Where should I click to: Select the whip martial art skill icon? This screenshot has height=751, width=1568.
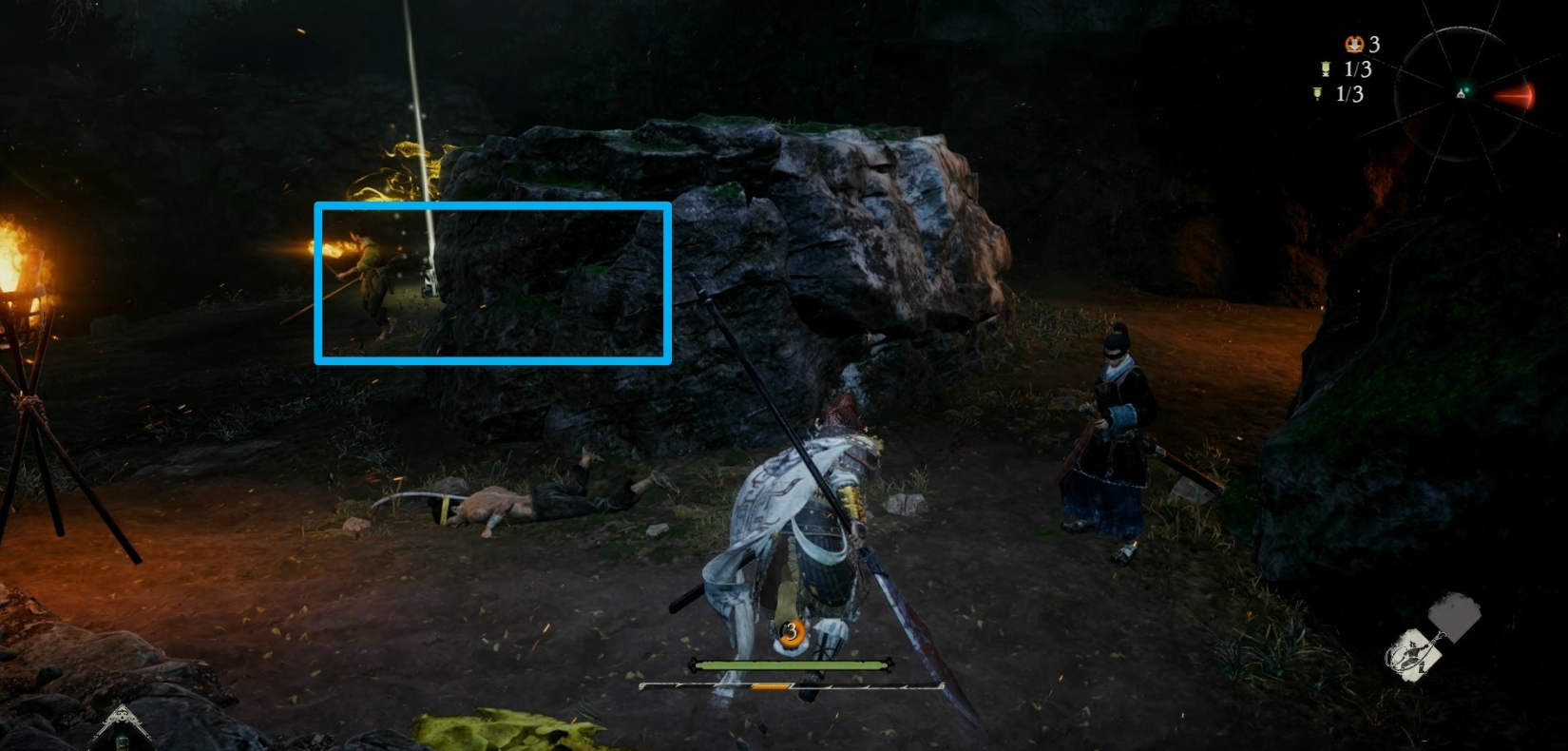click(x=1413, y=655)
